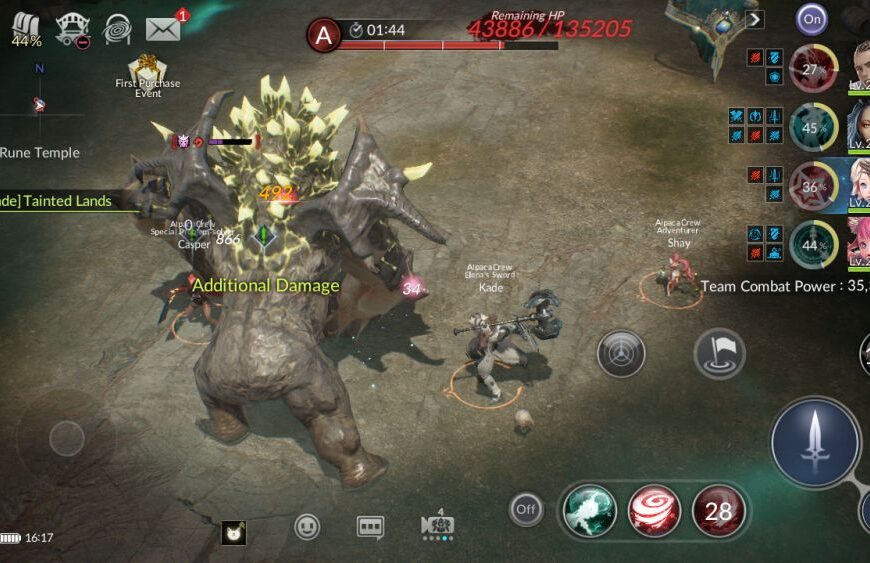870x563 pixels.
Task: Select the Tainted Lands quest tracker
Action: (x=58, y=200)
